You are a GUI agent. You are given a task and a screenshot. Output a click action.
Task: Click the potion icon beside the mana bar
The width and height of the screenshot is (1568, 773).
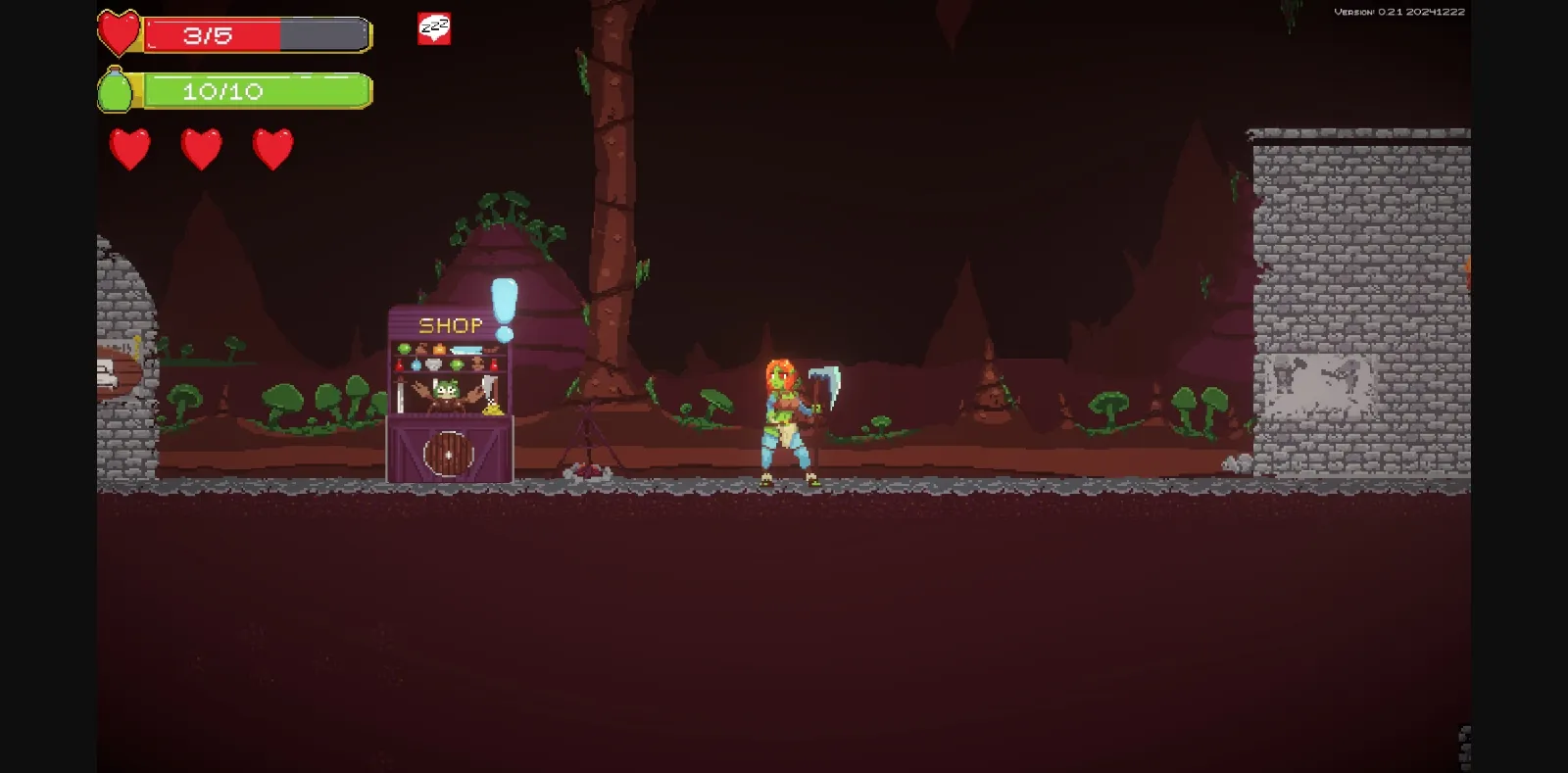(118, 90)
